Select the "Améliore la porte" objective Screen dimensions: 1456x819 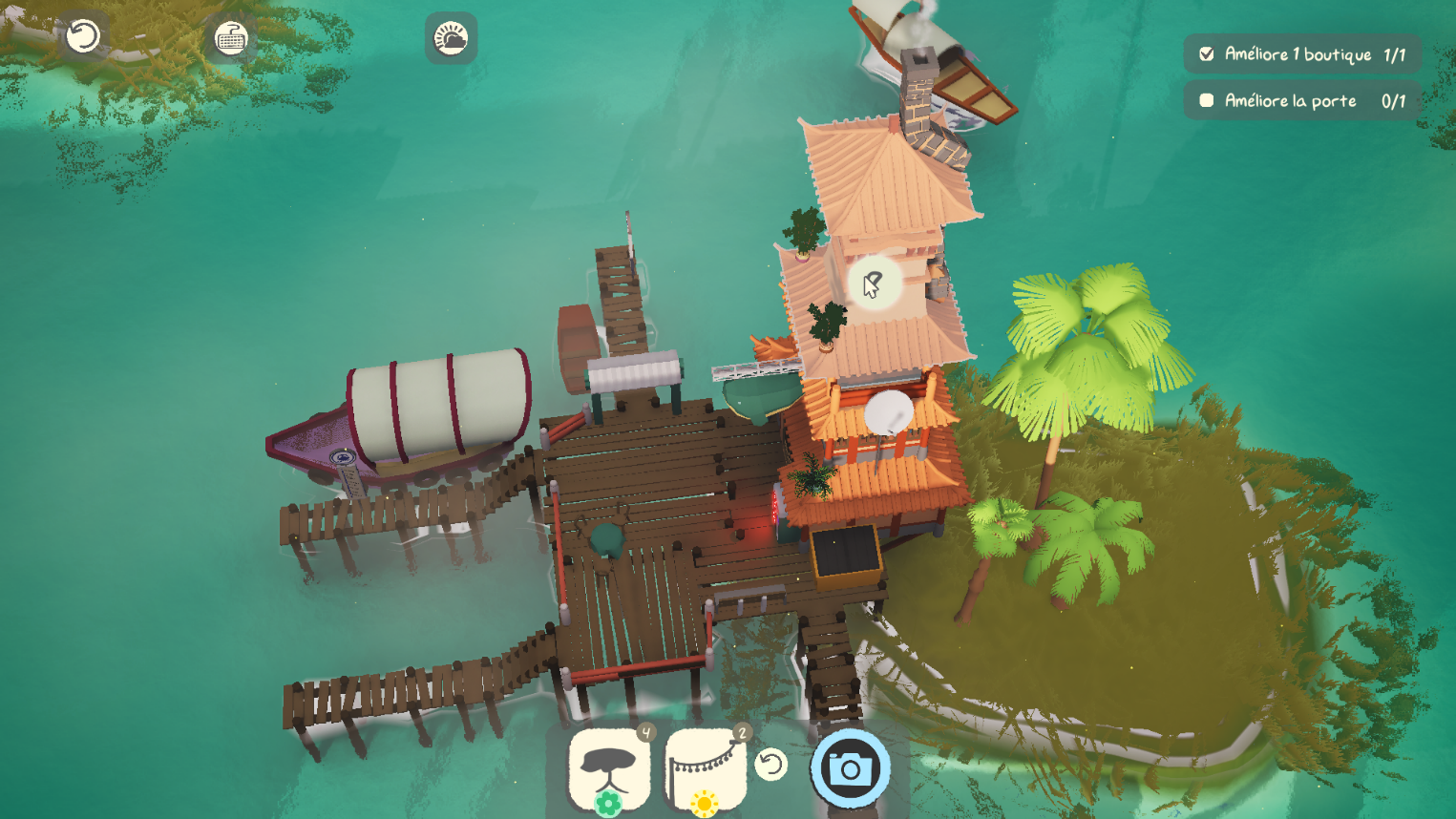[1302, 100]
